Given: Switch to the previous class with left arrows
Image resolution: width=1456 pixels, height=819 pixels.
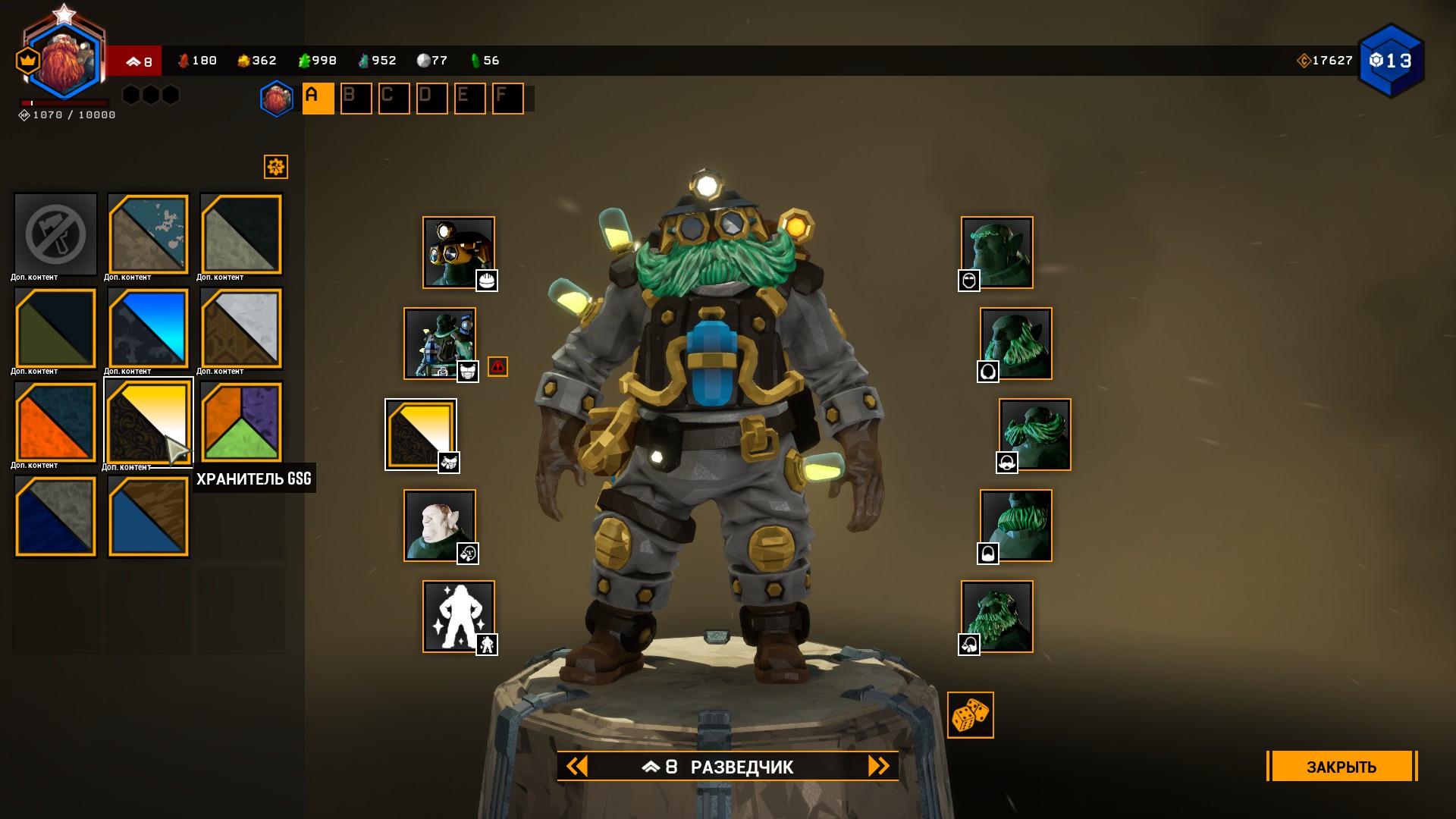Looking at the screenshot, I should 577,767.
